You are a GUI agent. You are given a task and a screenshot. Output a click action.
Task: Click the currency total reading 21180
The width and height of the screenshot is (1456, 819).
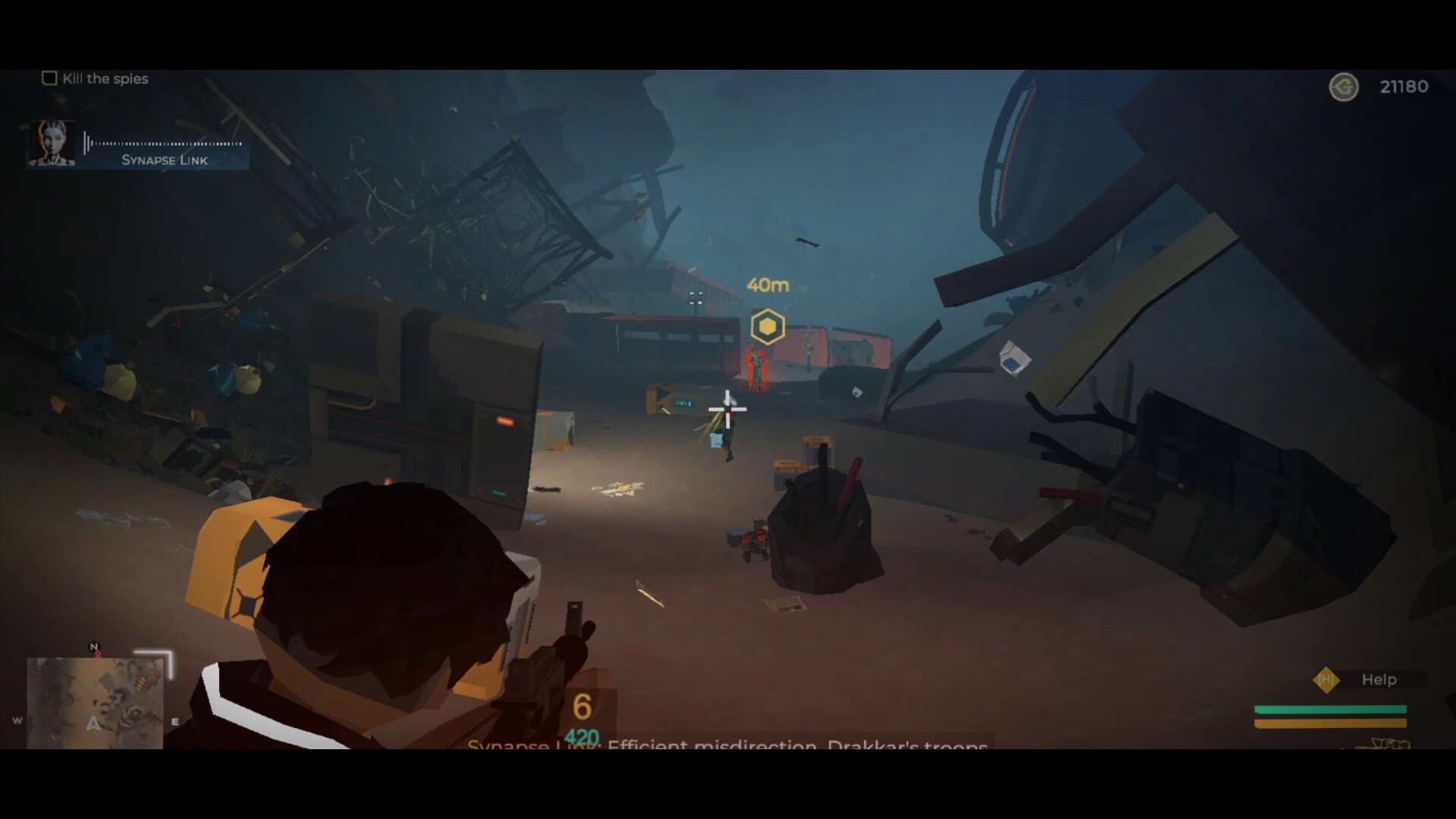coord(1404,86)
